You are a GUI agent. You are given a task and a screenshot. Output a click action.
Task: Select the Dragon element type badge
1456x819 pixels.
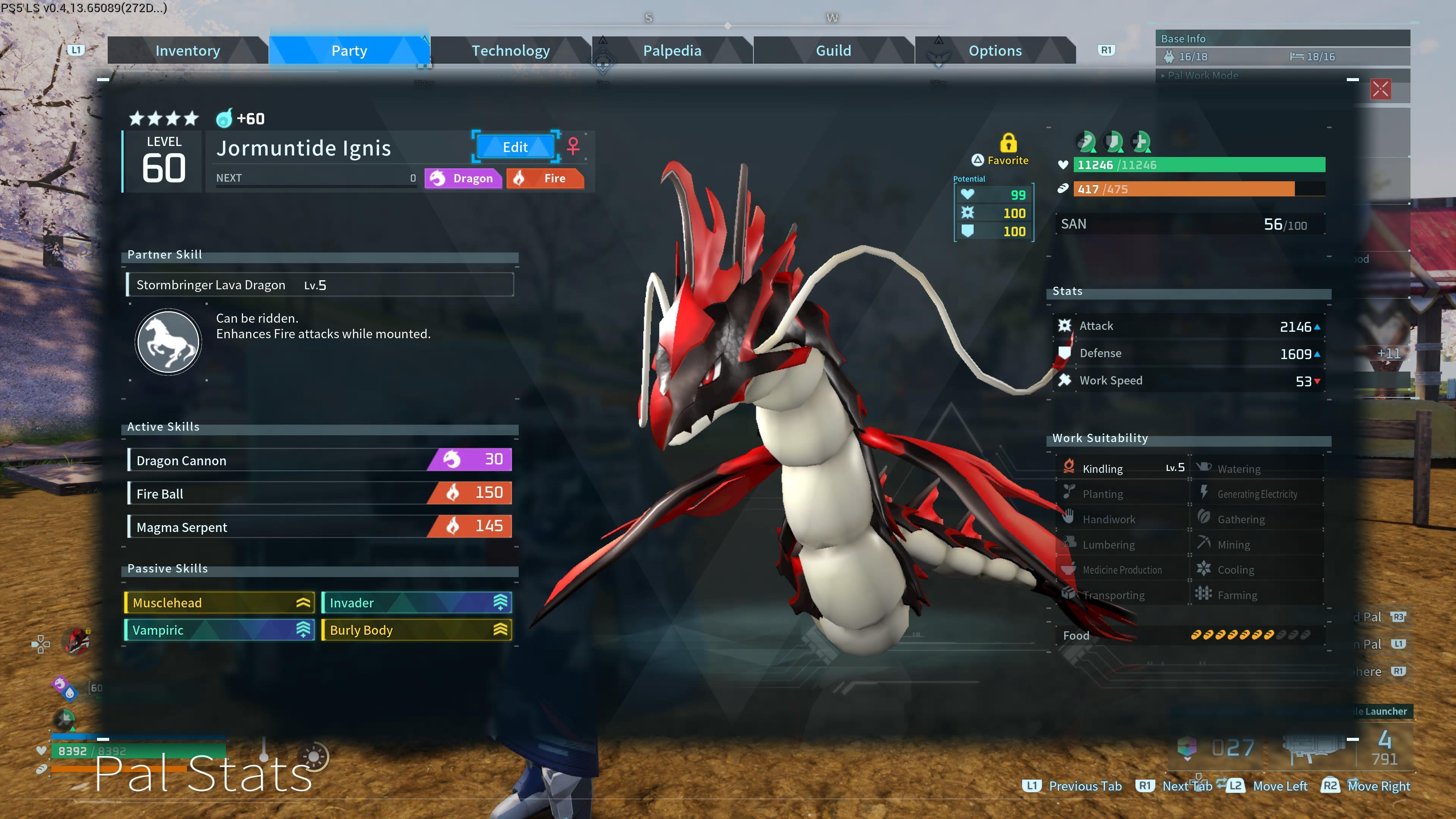tap(463, 178)
